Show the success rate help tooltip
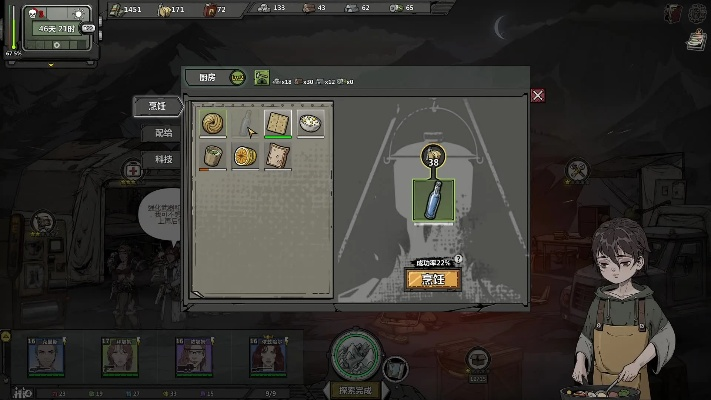This screenshot has width=711, height=400. point(458,259)
